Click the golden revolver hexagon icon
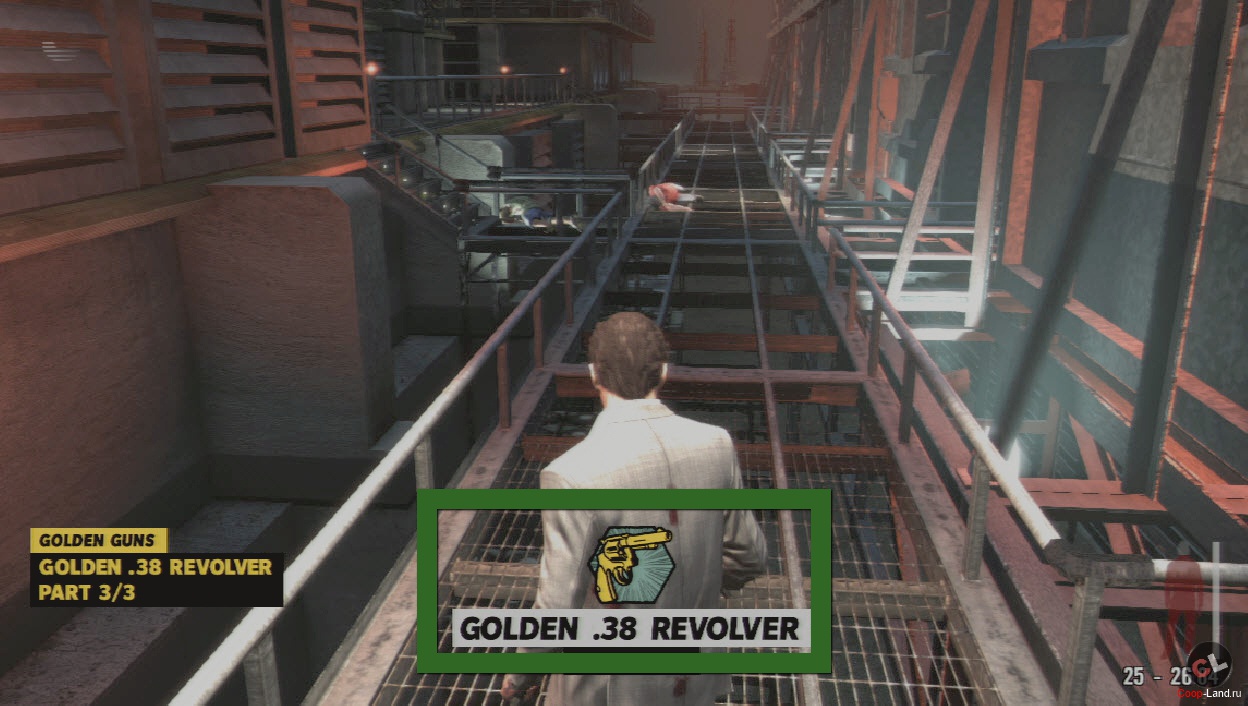 click(631, 565)
